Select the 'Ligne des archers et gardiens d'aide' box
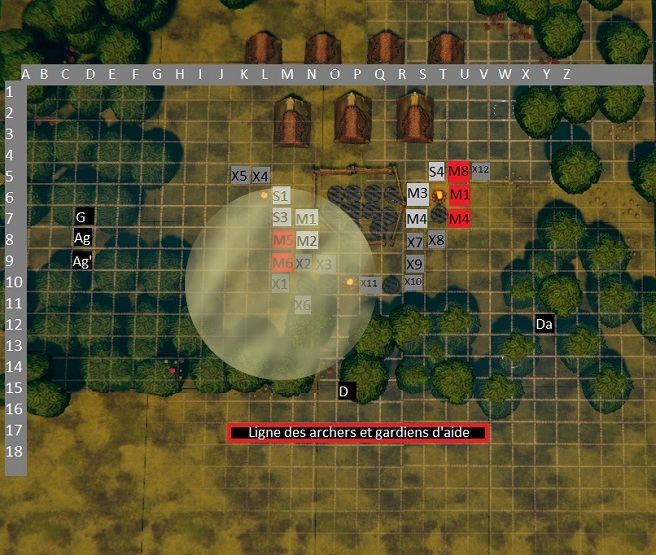 [x=357, y=433]
